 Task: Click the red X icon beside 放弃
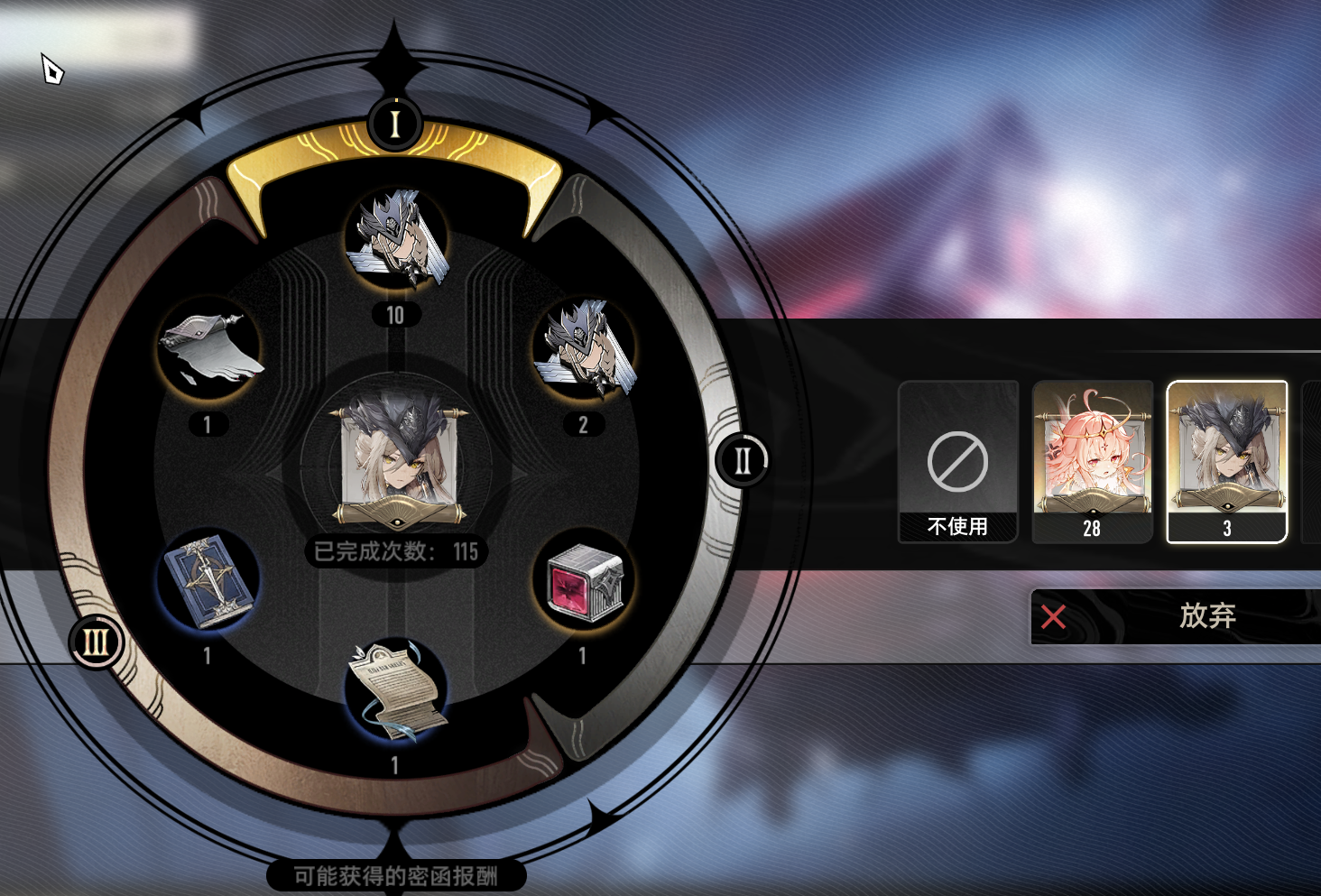click(1054, 617)
